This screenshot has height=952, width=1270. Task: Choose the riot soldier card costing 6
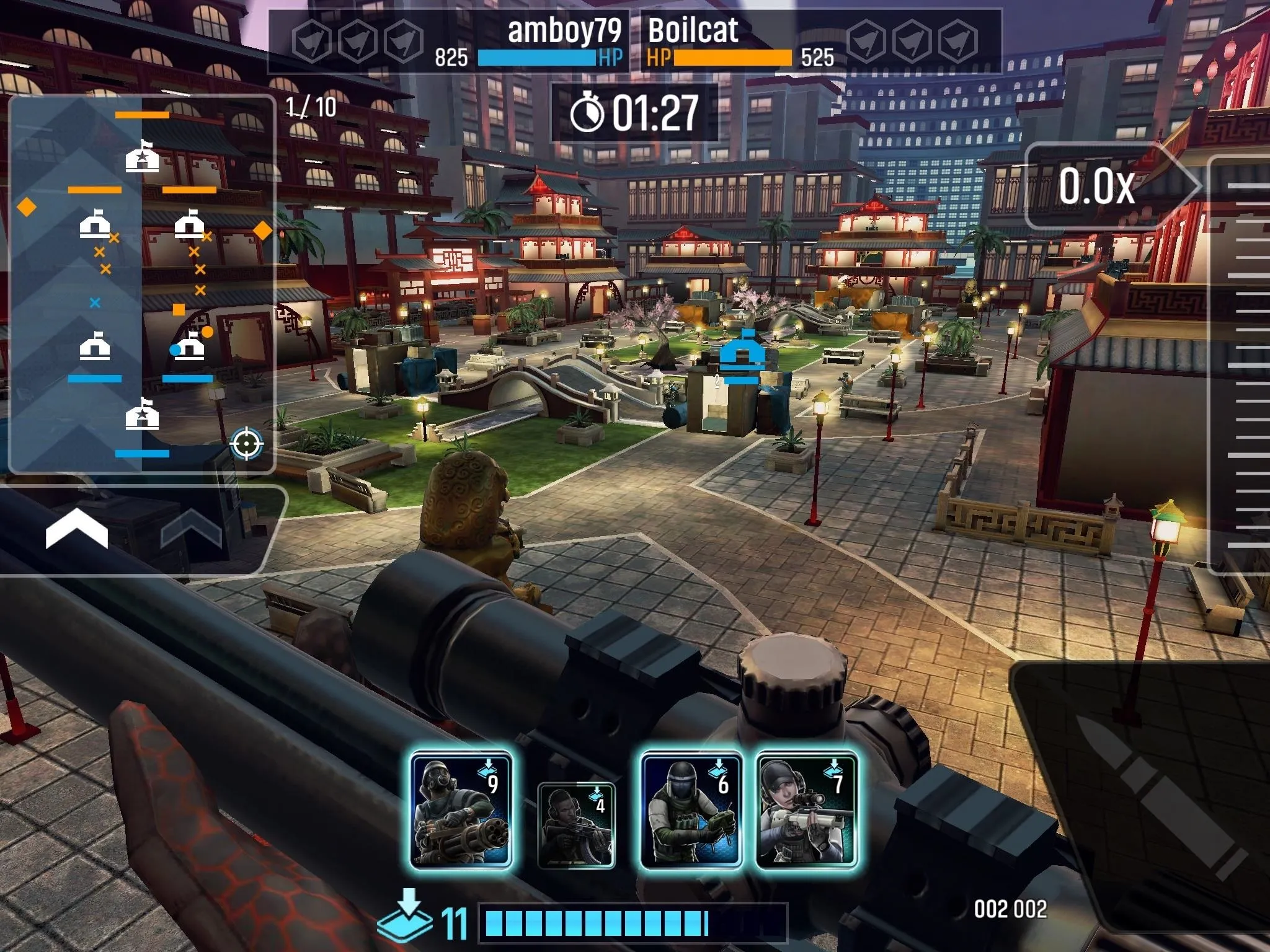tap(691, 809)
